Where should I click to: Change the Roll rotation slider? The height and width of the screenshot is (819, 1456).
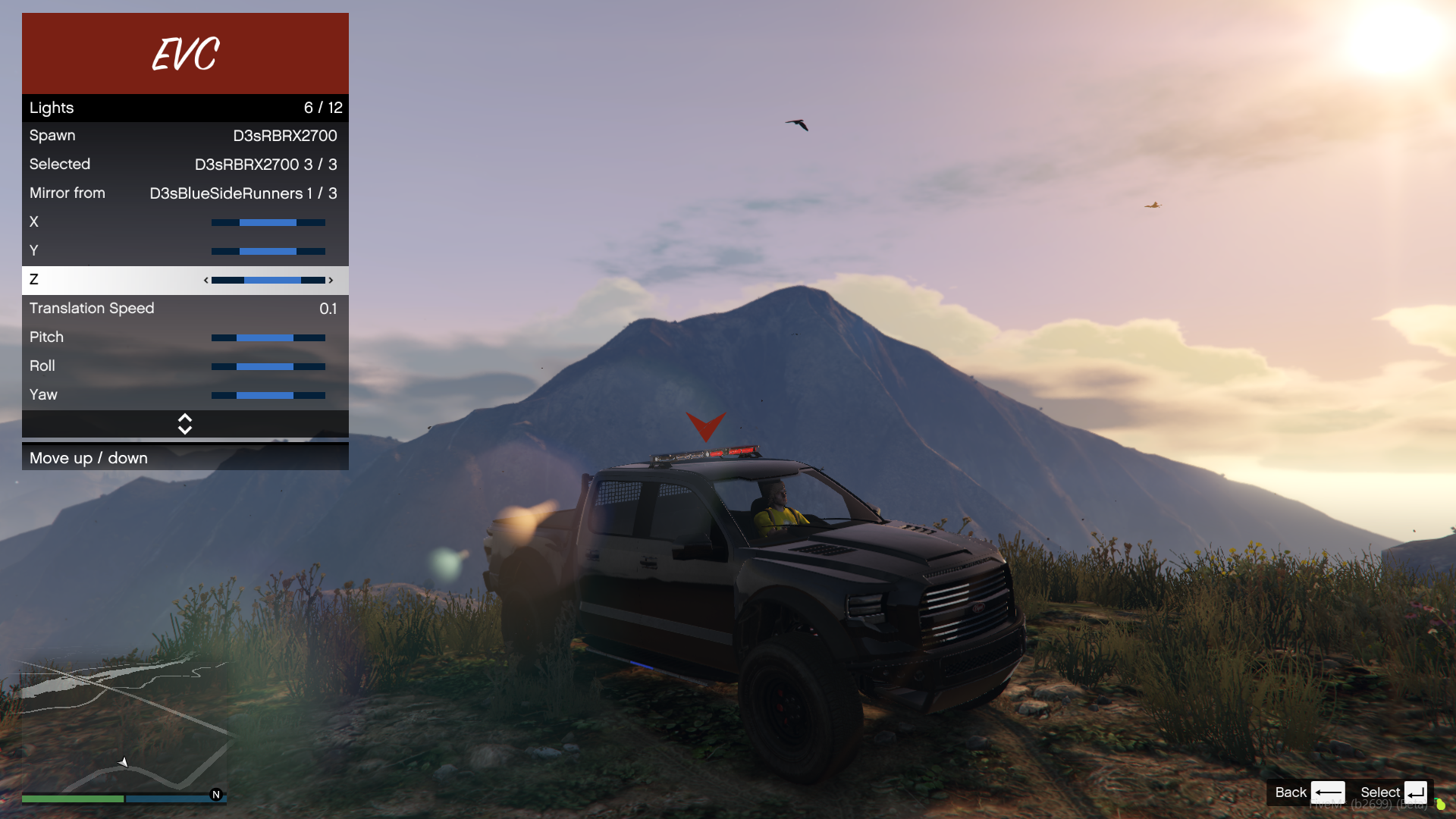click(268, 366)
